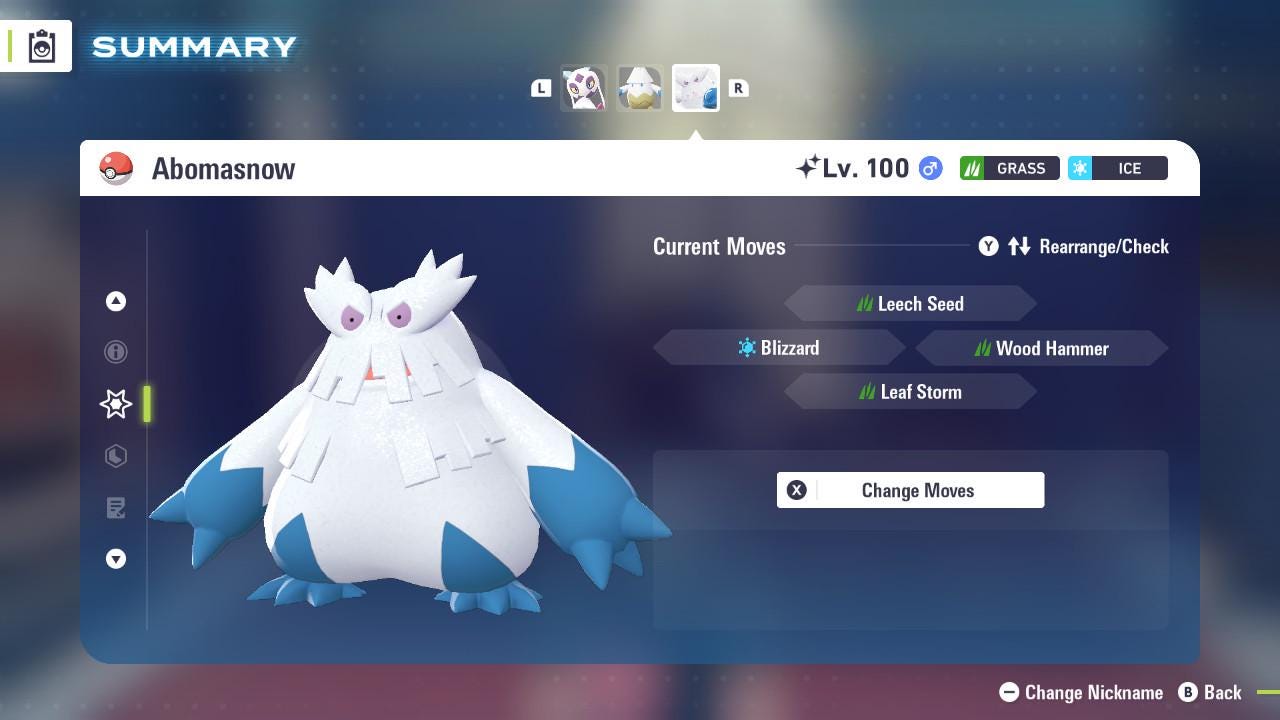Click the L shoulder button indicator
The height and width of the screenshot is (720, 1280).
click(541, 88)
